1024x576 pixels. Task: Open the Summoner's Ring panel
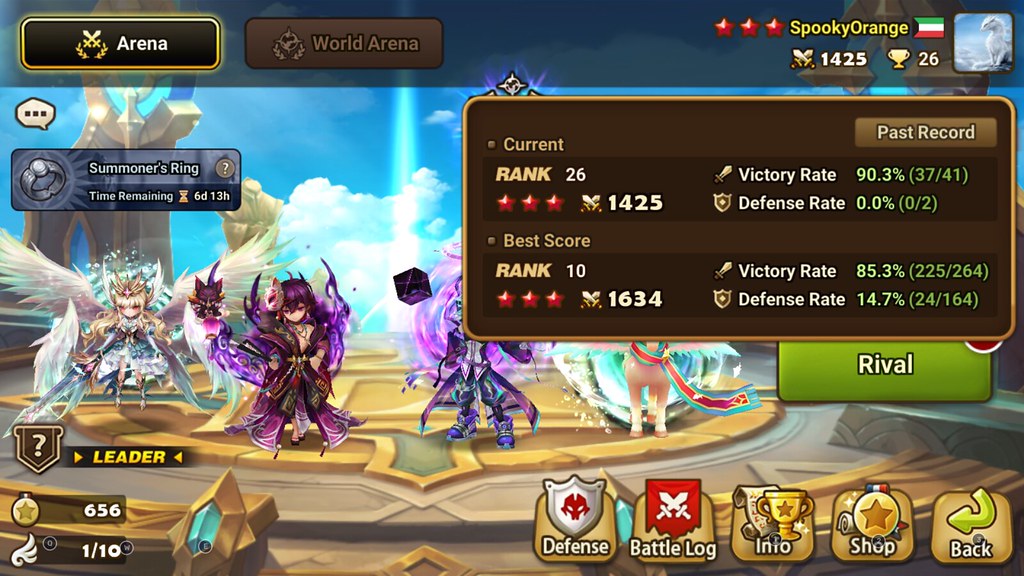tap(125, 180)
